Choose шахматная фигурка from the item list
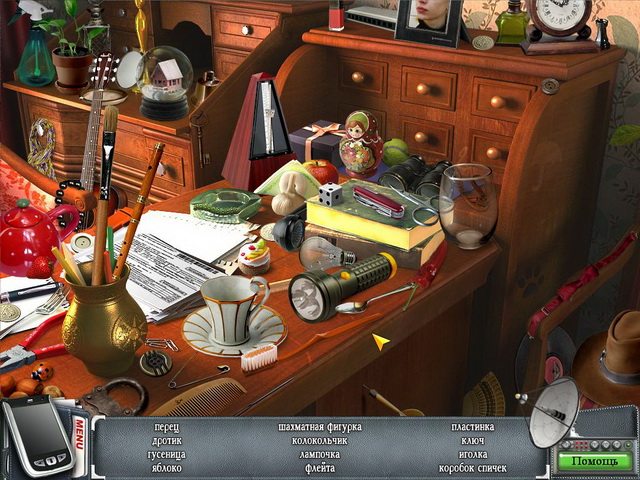 [320, 427]
